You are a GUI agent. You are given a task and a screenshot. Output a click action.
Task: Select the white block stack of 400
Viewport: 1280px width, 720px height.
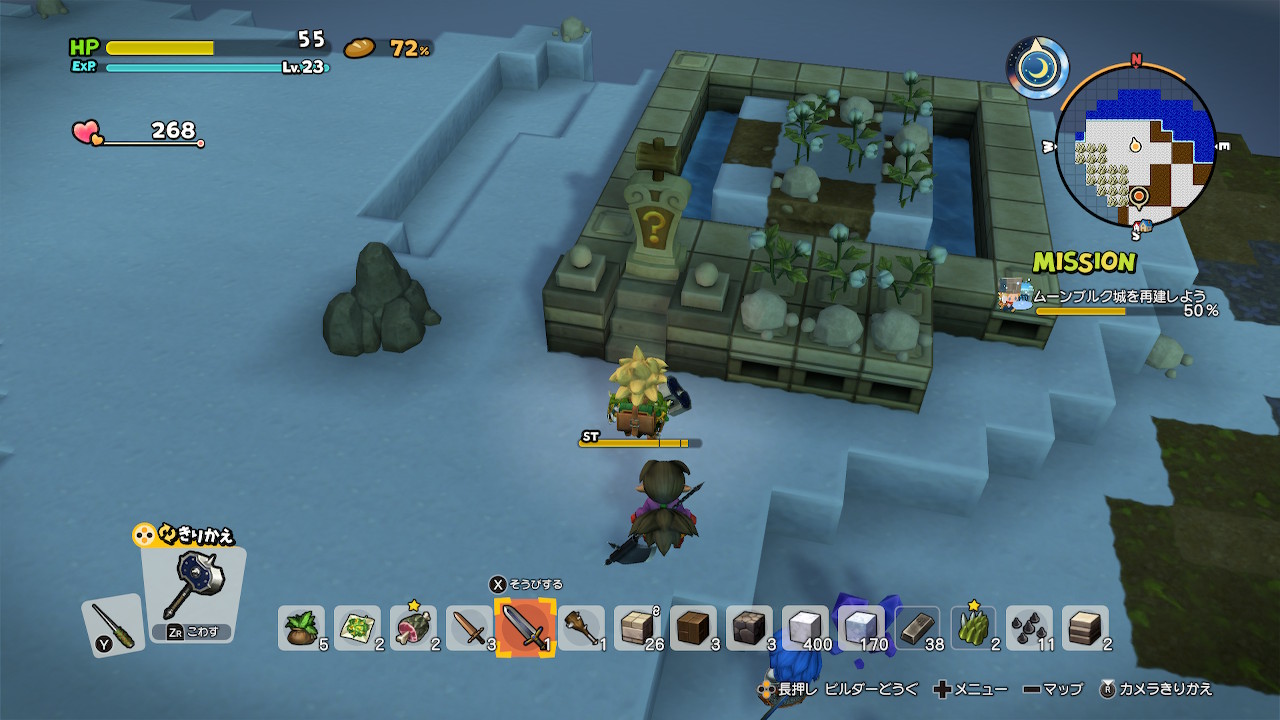click(805, 628)
